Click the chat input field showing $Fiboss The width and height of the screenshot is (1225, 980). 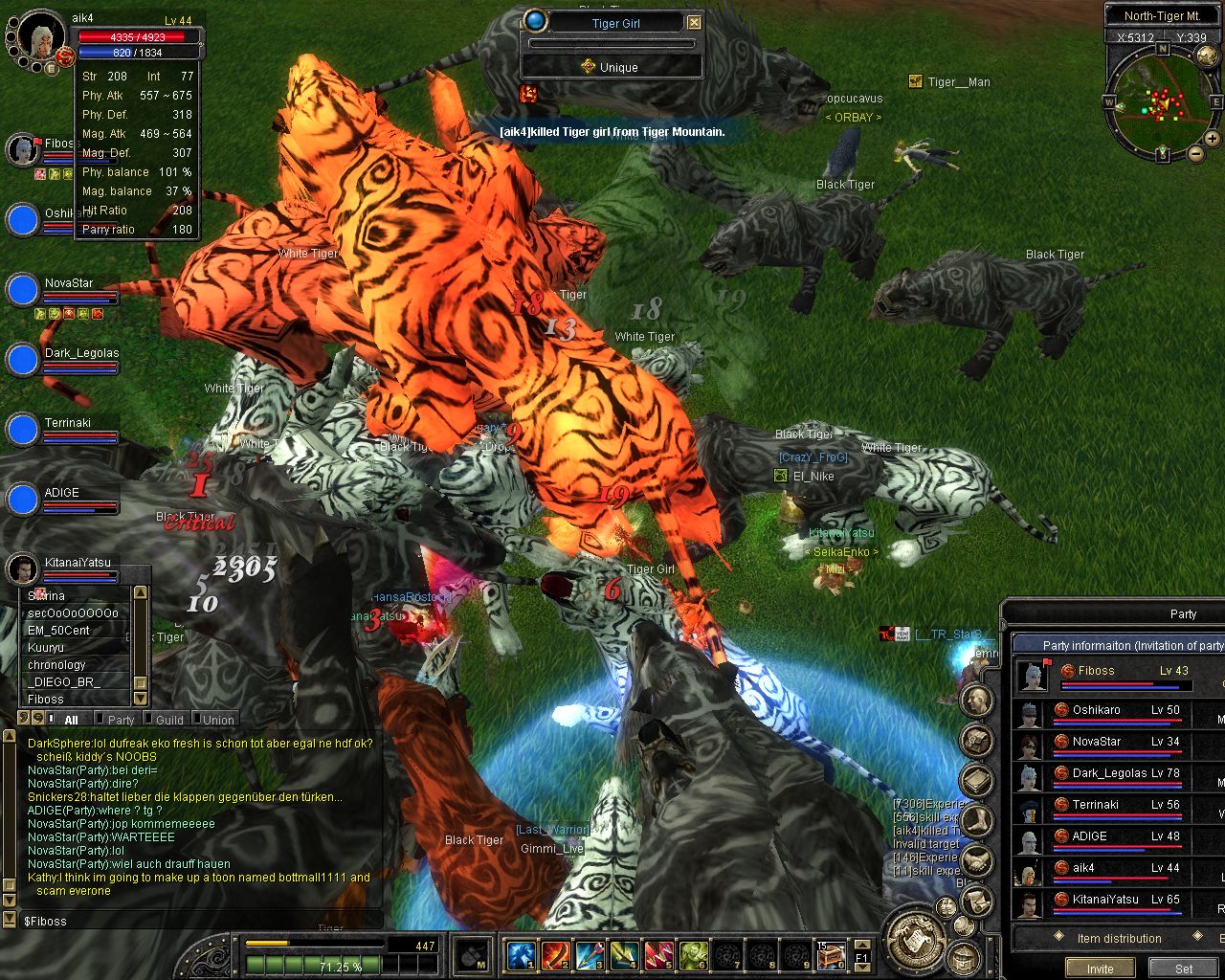point(191,921)
